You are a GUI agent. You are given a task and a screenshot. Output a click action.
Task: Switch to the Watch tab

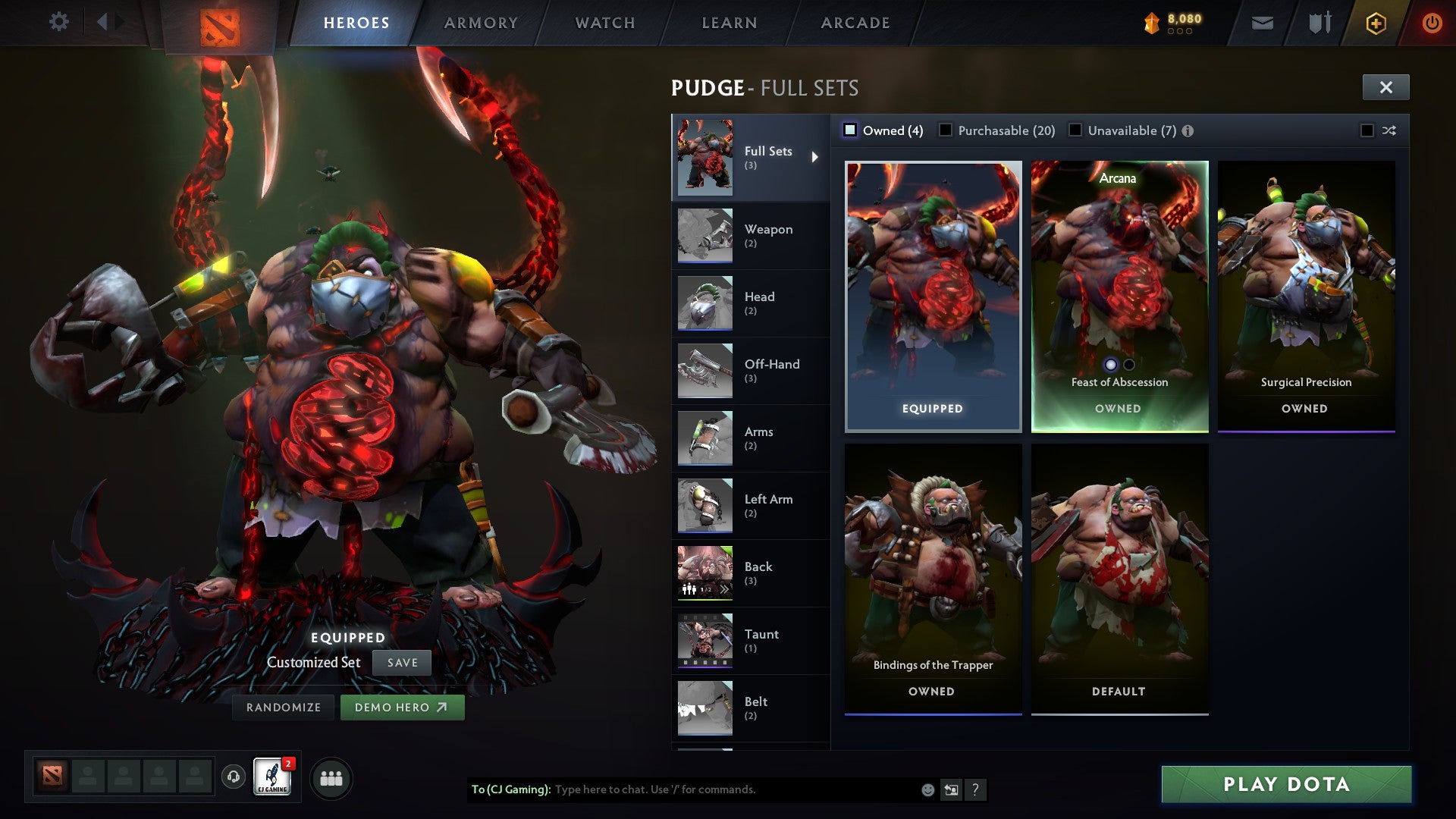click(x=604, y=23)
